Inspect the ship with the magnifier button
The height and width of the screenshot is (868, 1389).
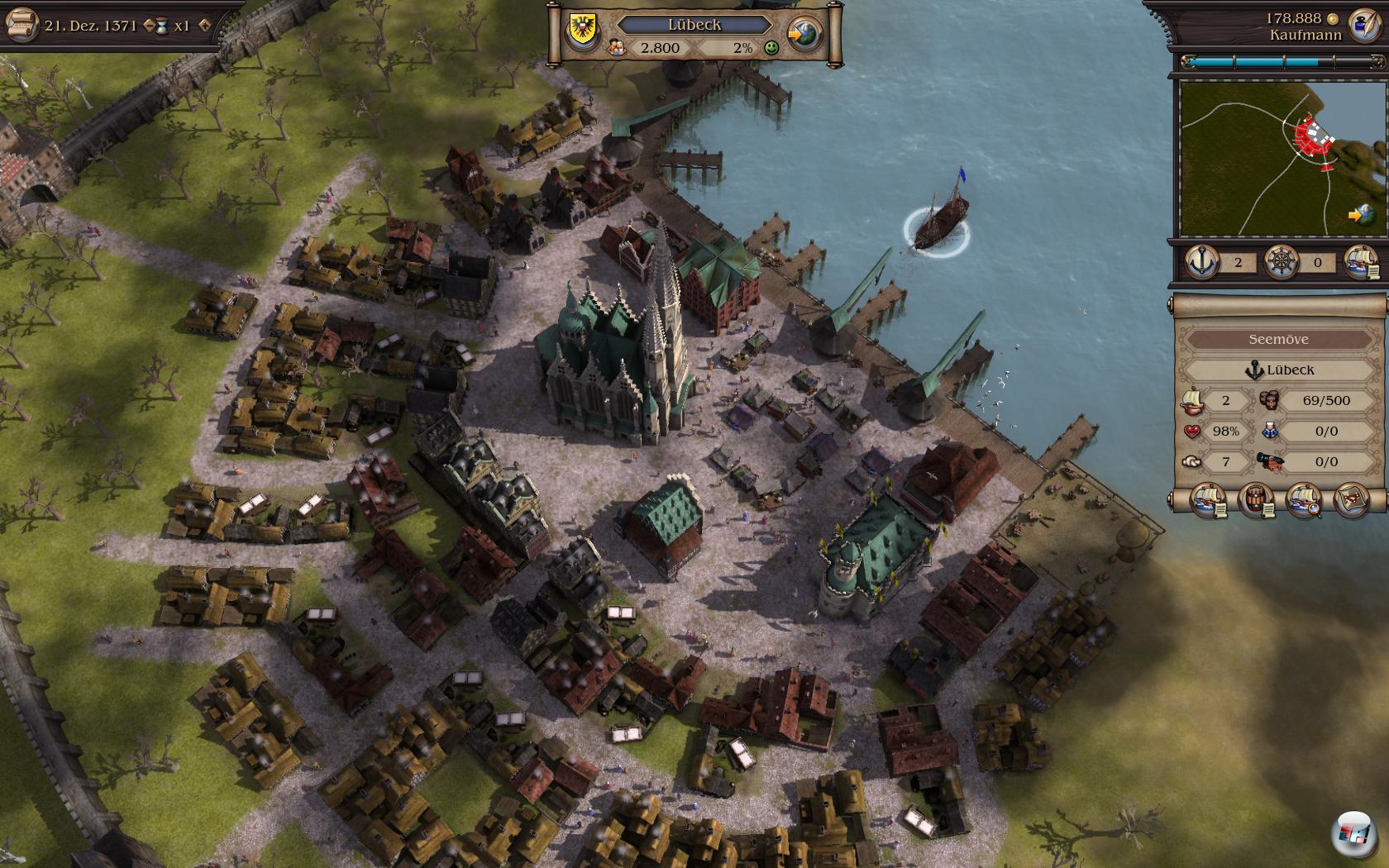[1304, 500]
